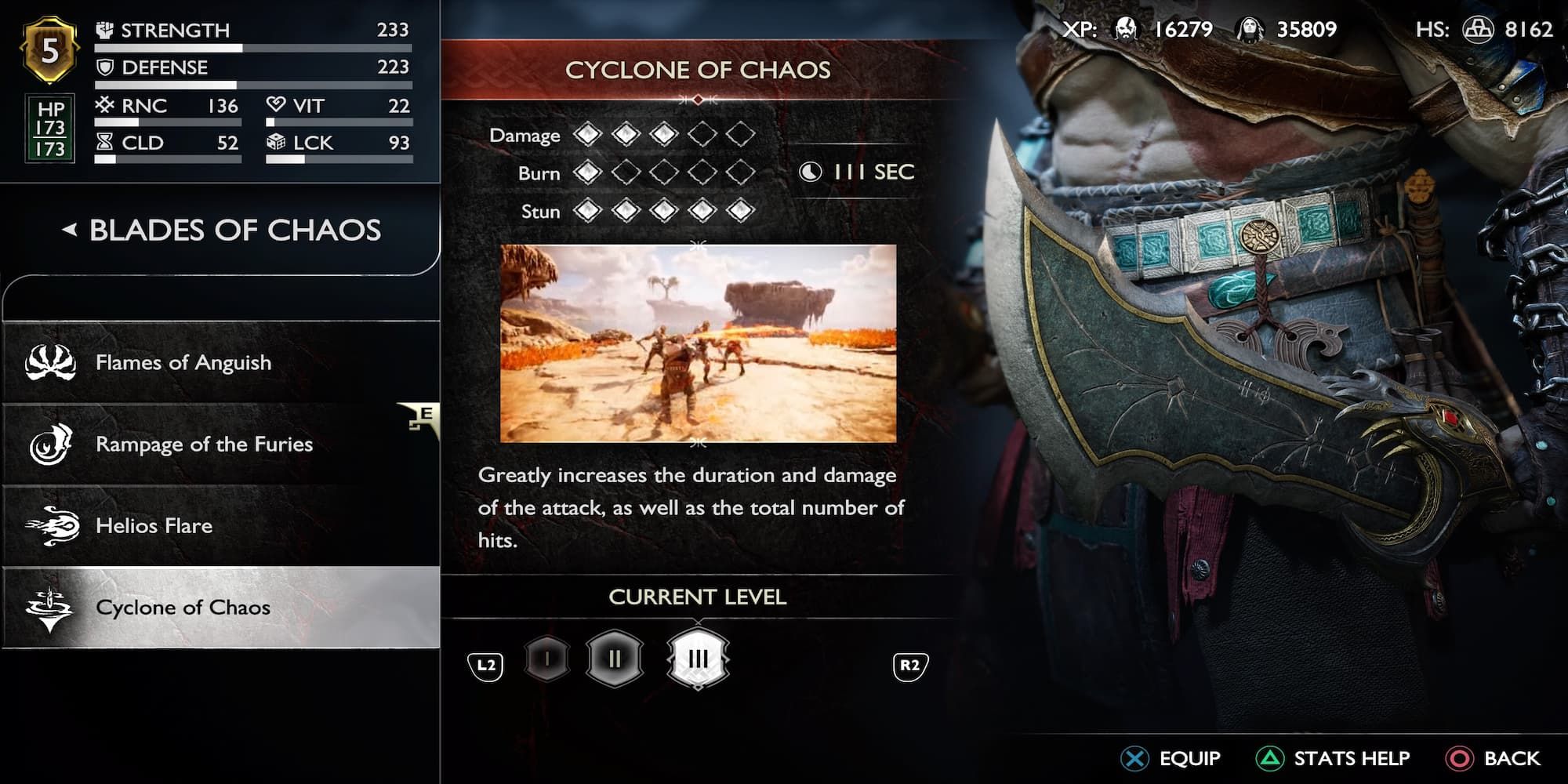
Task: Open STATS HELP
Action: [x=1352, y=758]
